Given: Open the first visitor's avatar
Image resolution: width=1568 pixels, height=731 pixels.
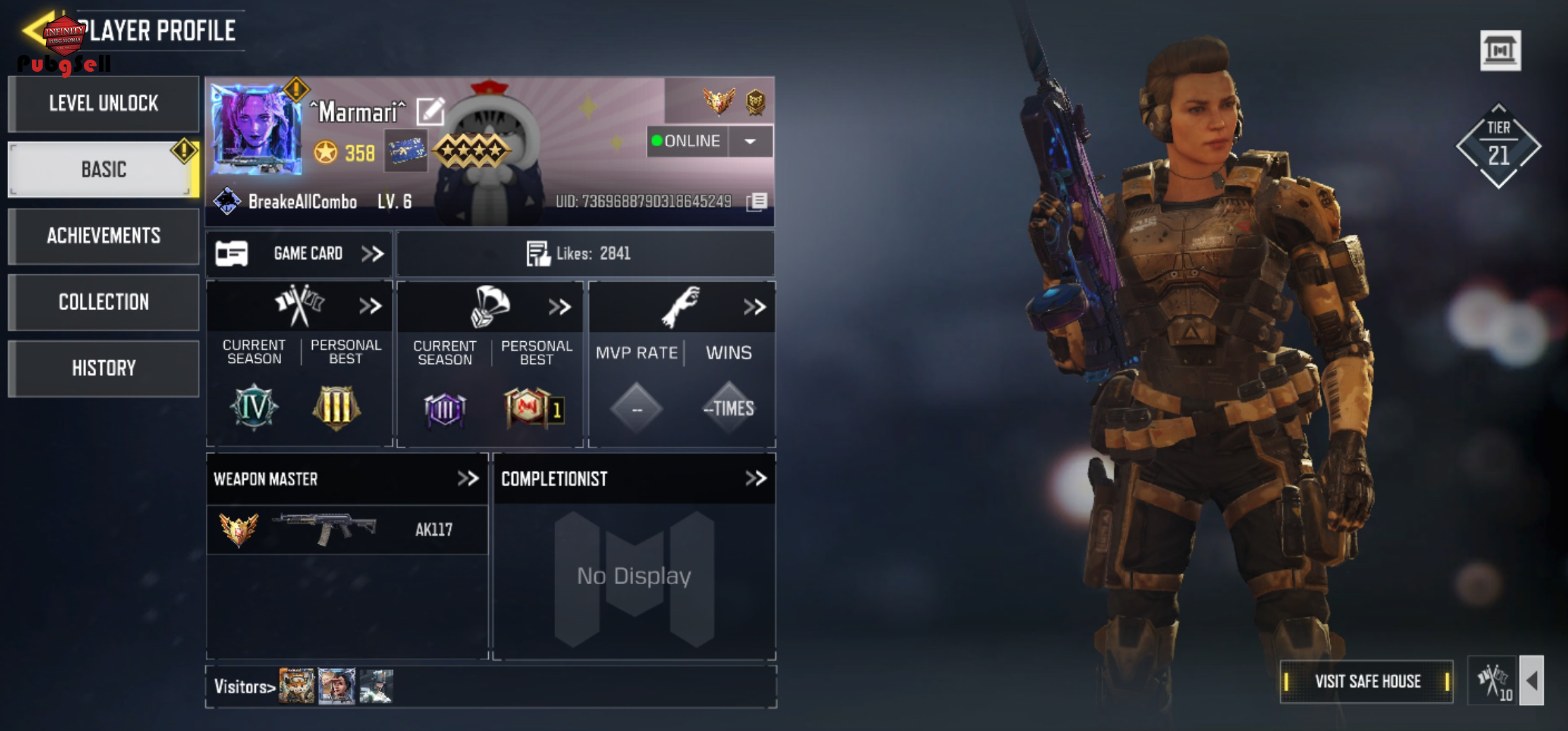Looking at the screenshot, I should (x=297, y=686).
